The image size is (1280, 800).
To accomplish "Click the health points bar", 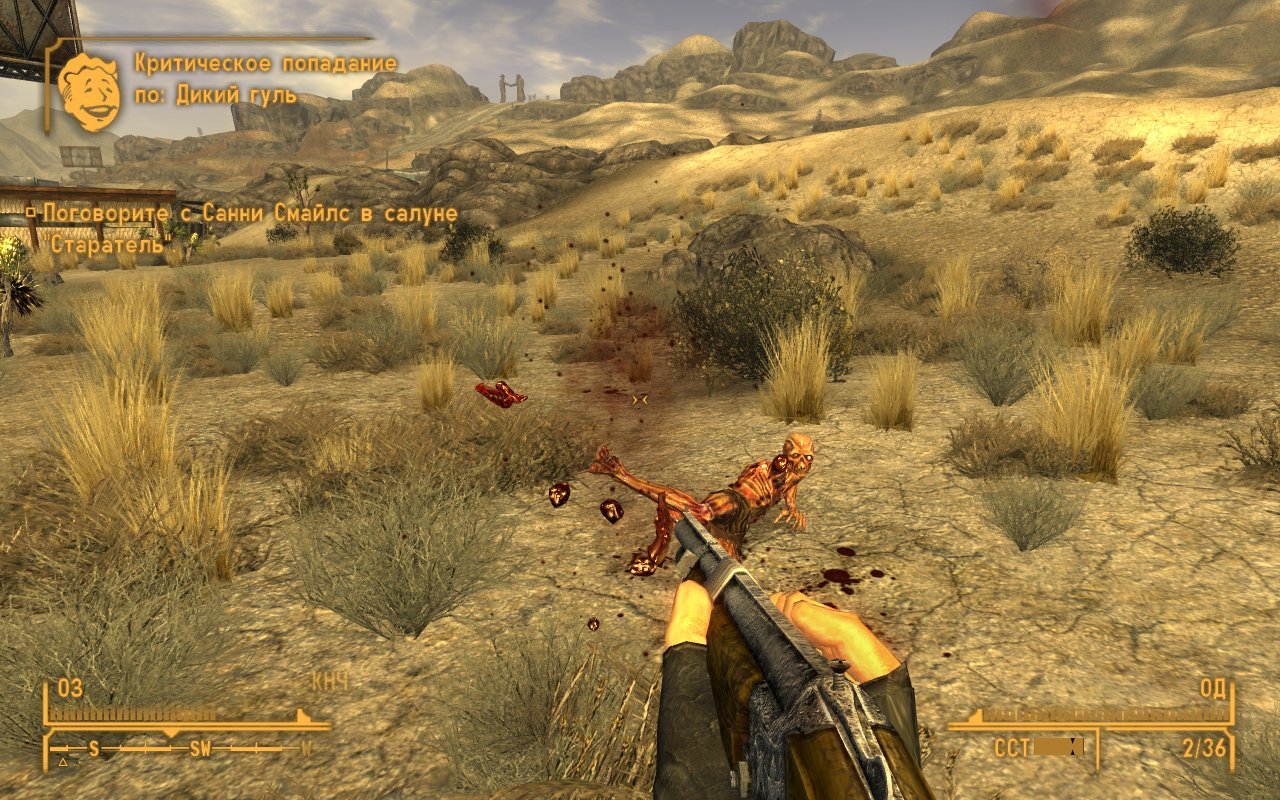I will click(x=130, y=712).
